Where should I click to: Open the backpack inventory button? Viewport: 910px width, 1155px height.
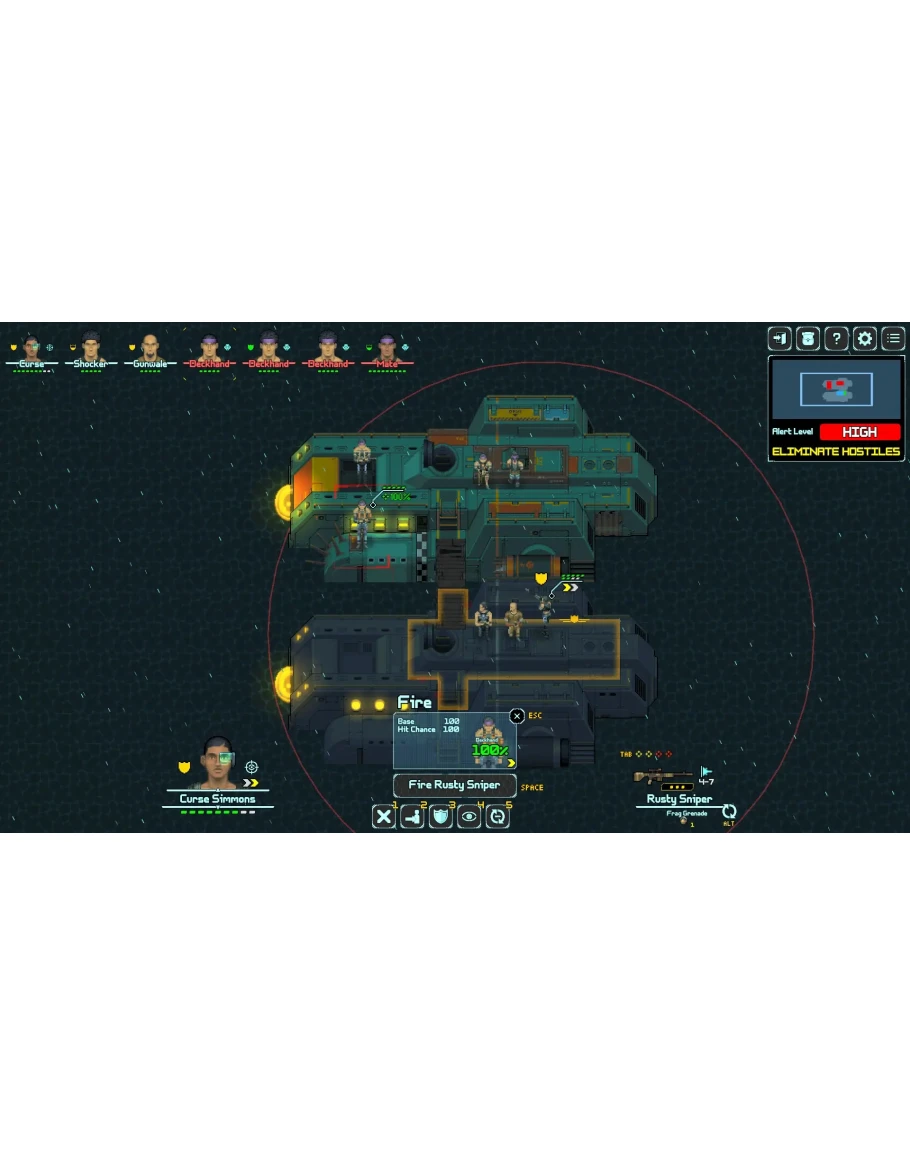tap(807, 338)
